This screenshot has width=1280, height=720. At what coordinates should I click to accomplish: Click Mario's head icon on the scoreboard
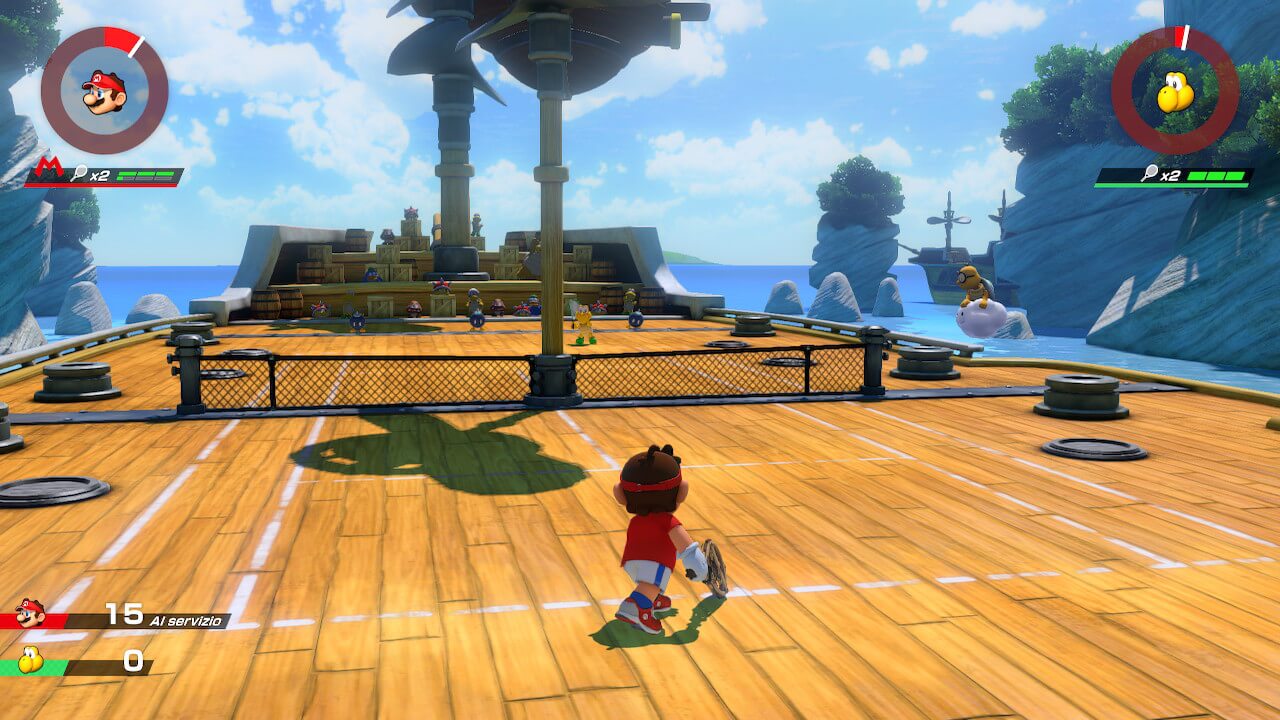pos(30,613)
